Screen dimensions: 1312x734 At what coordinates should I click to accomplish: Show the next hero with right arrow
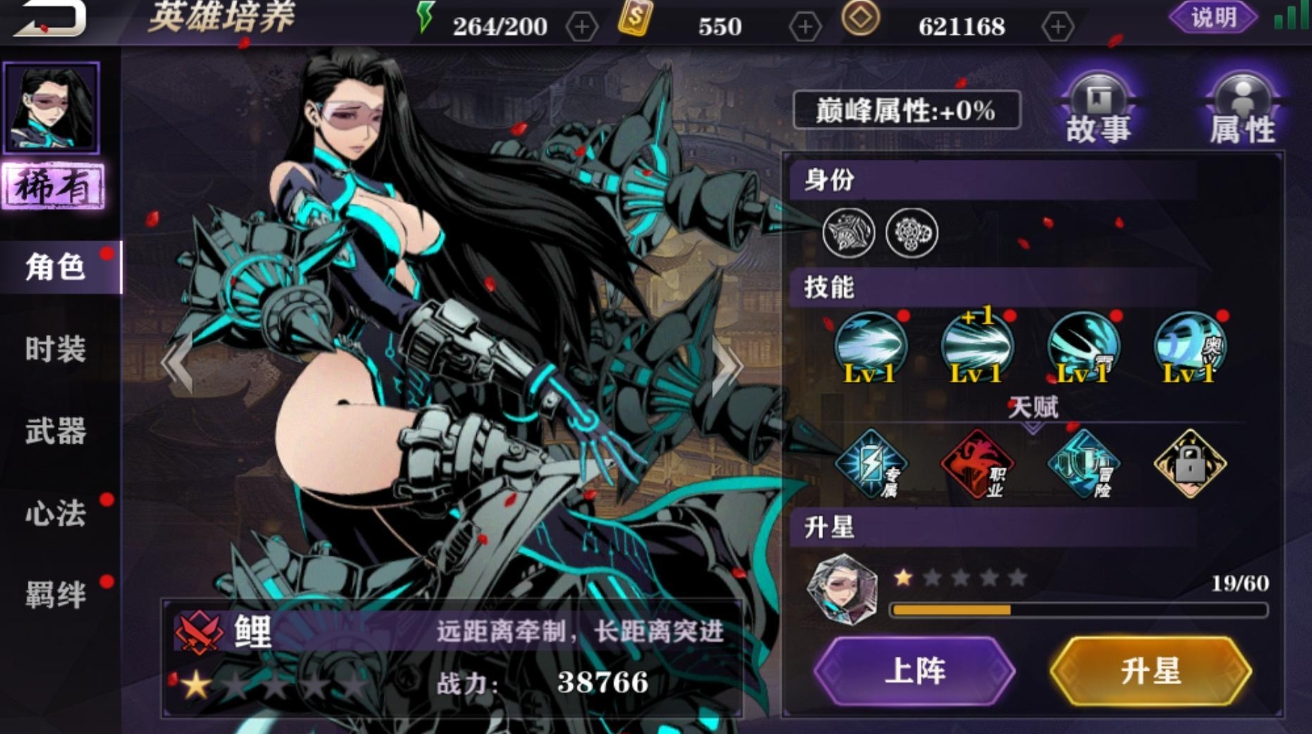(727, 365)
